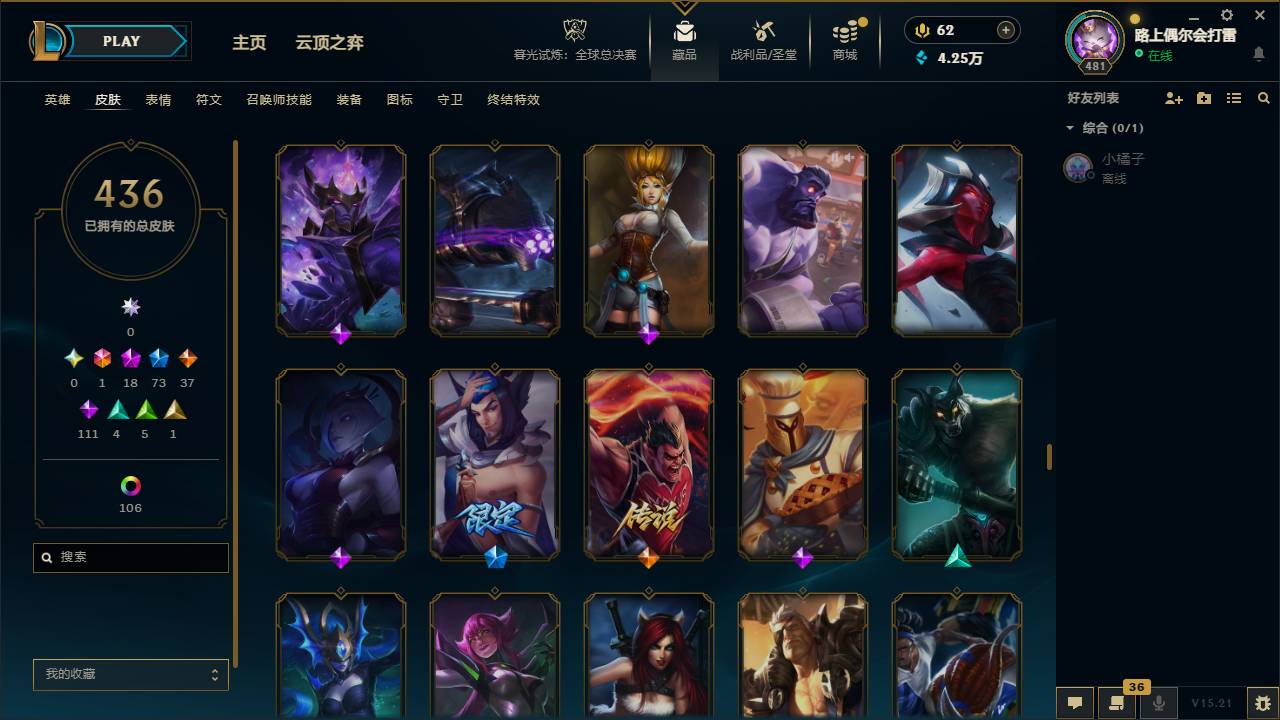Open the chat bubble icon at bottom right

(1075, 703)
